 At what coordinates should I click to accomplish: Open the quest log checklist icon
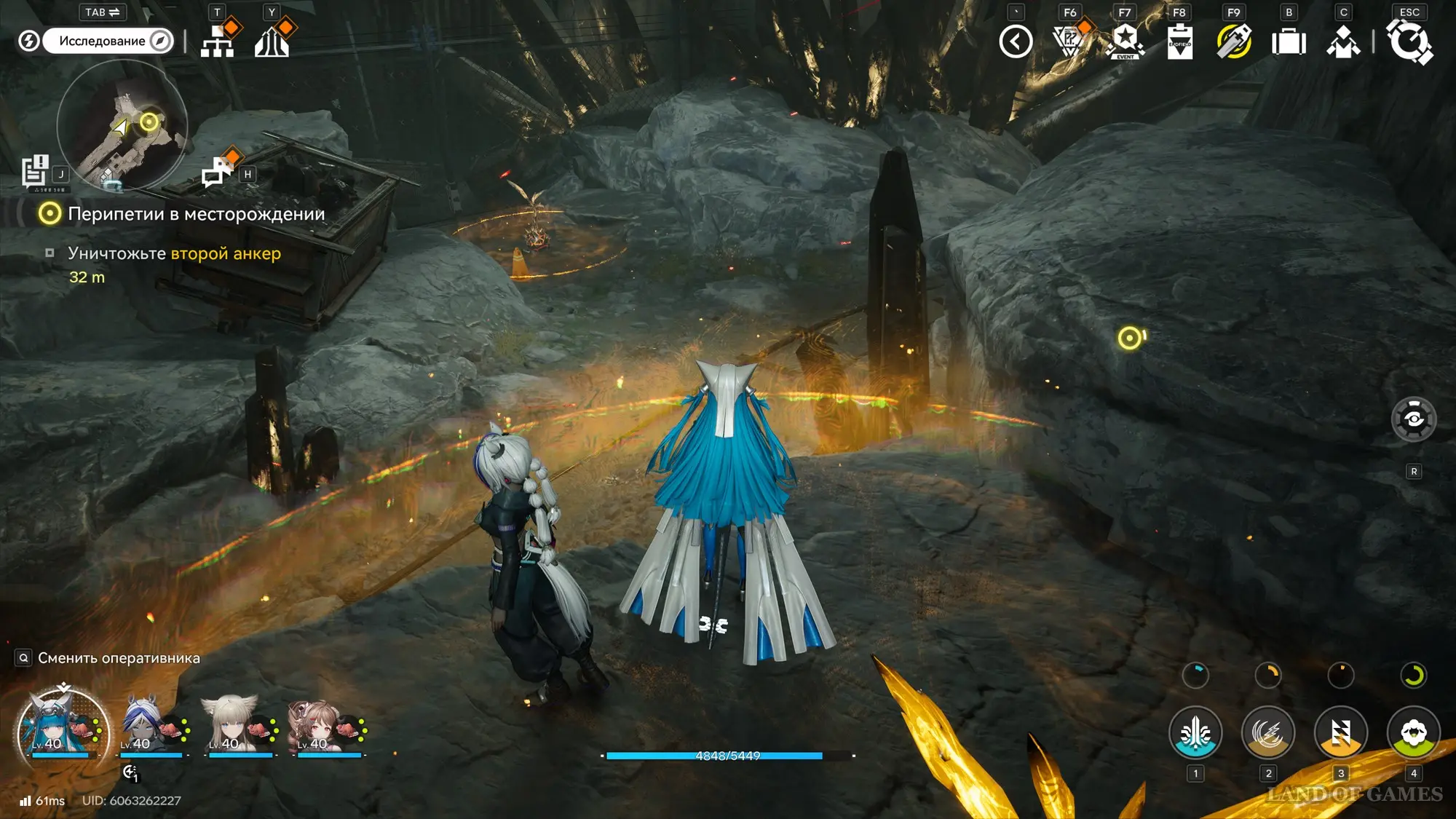point(34,172)
